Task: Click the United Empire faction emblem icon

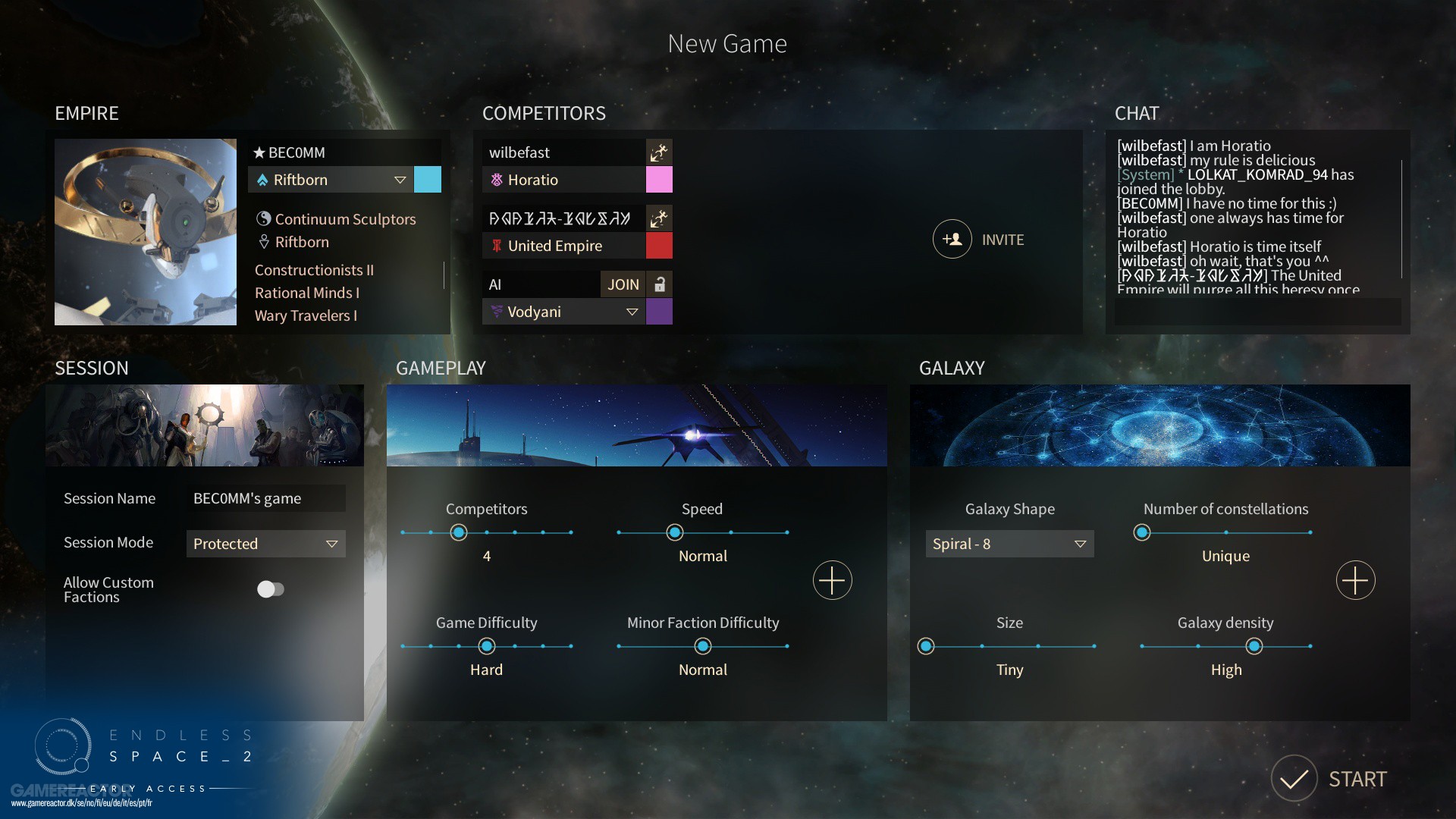Action: [x=498, y=246]
